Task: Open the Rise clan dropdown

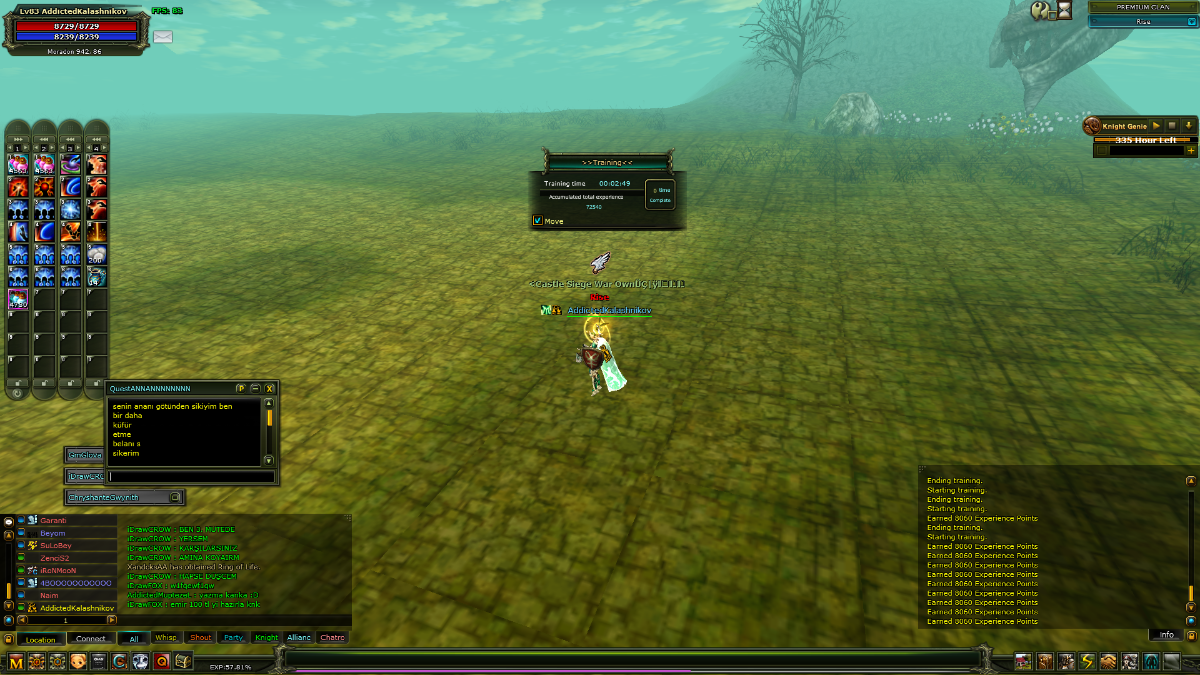Action: click(1142, 21)
